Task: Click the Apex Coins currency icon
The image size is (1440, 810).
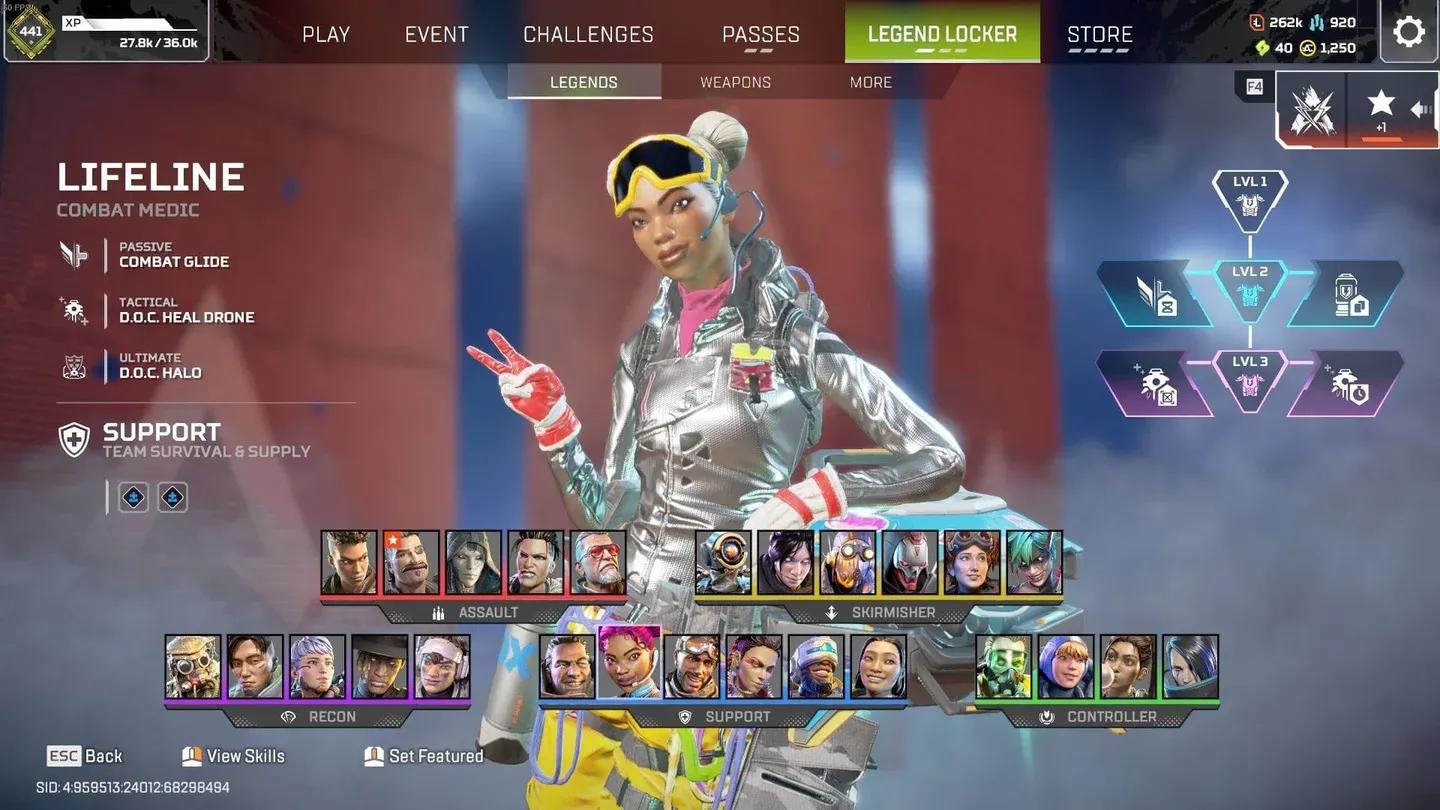Action: coord(1308,47)
